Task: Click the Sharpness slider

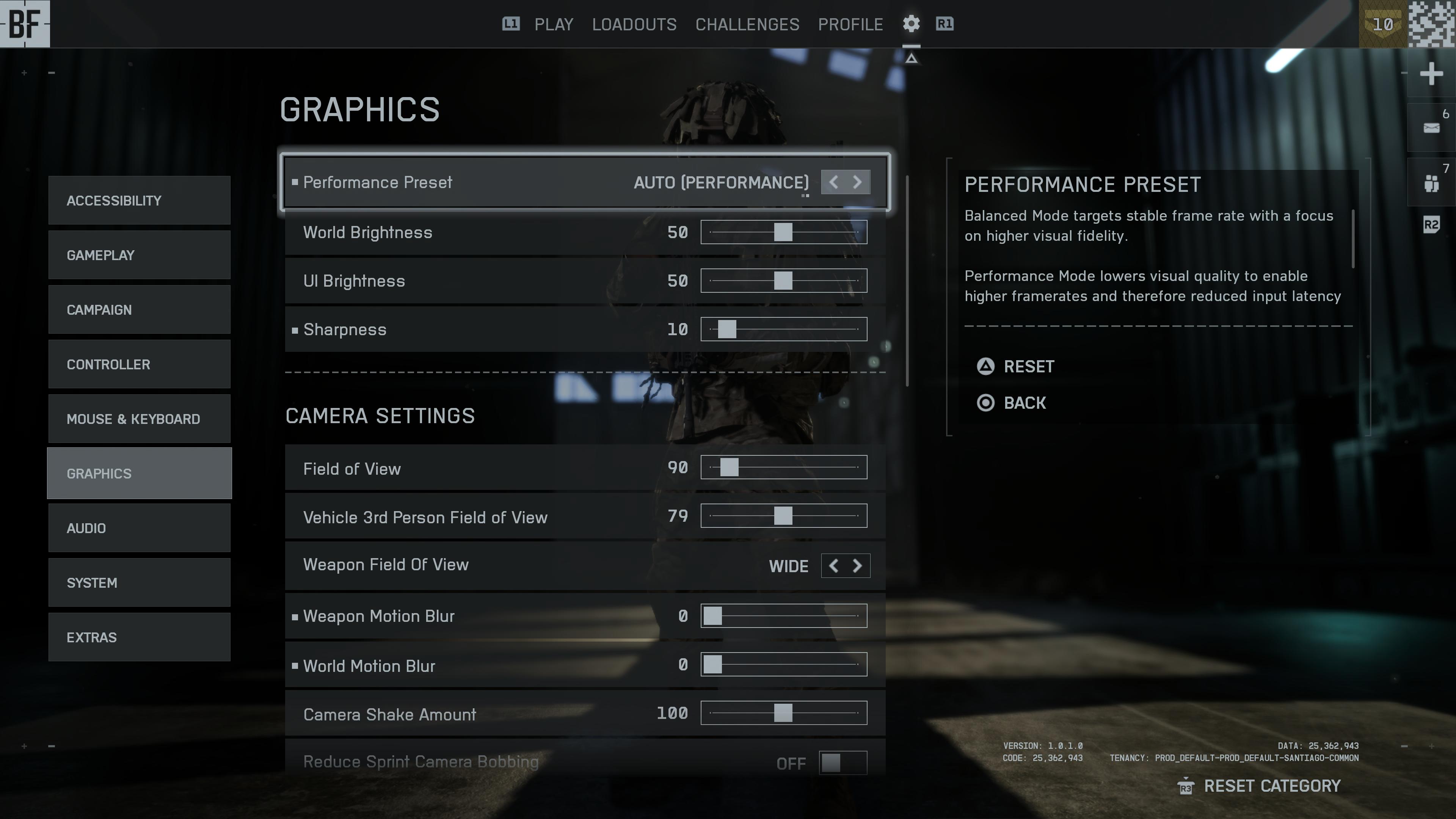Action: pos(783,329)
